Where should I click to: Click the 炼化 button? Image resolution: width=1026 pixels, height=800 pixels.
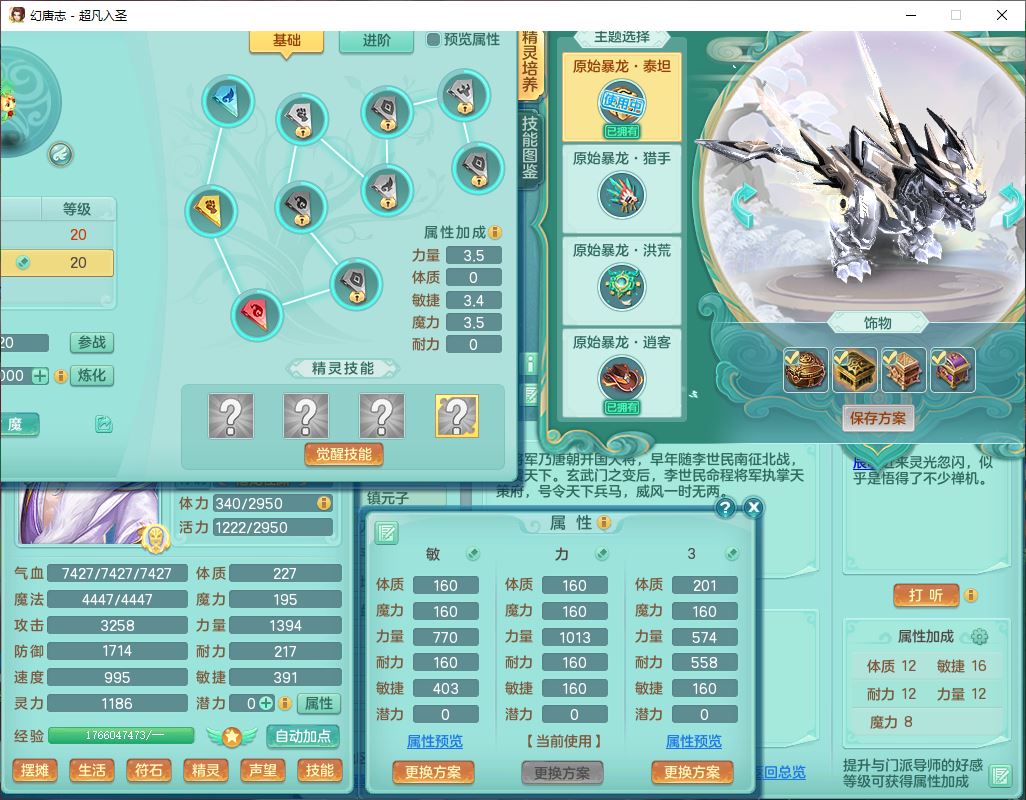(x=92, y=376)
